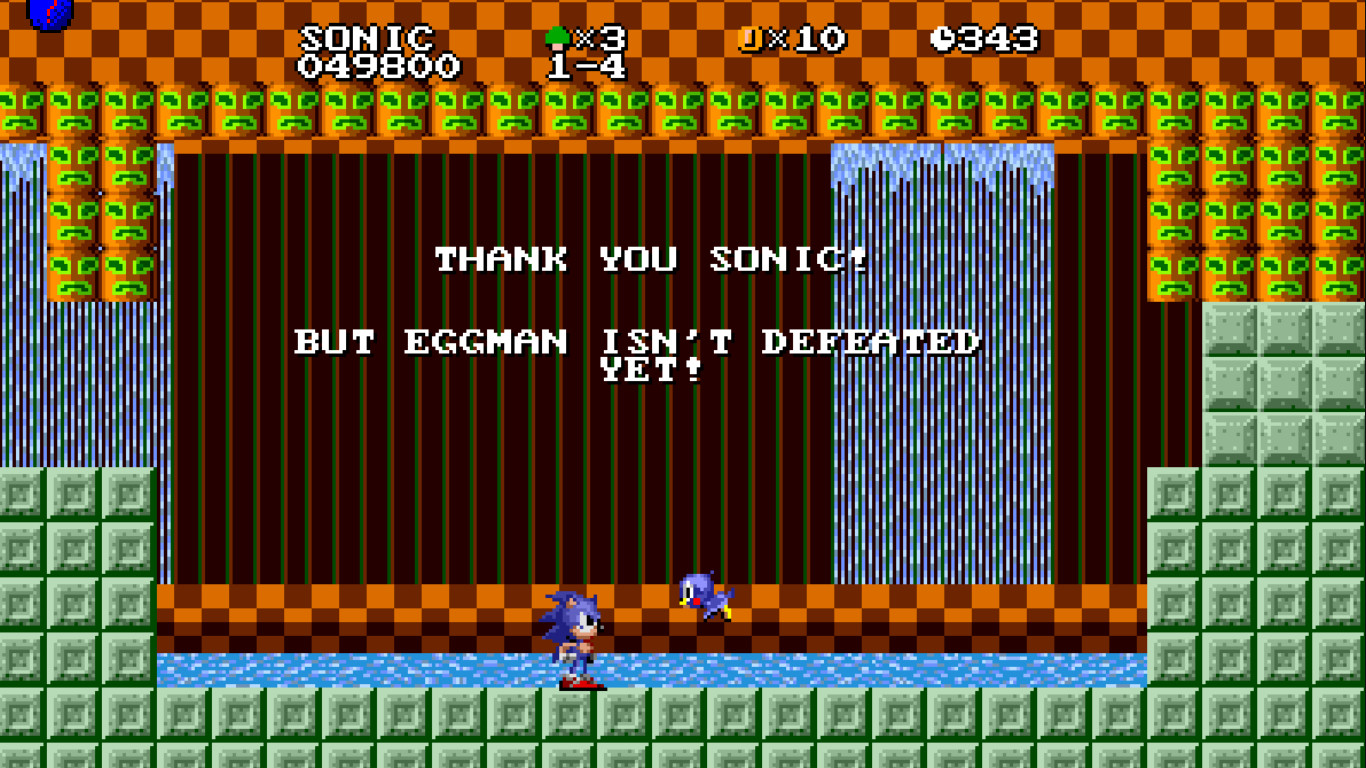Click an icicle hanging over the waterfall
The height and width of the screenshot is (768, 1366).
click(x=880, y=160)
